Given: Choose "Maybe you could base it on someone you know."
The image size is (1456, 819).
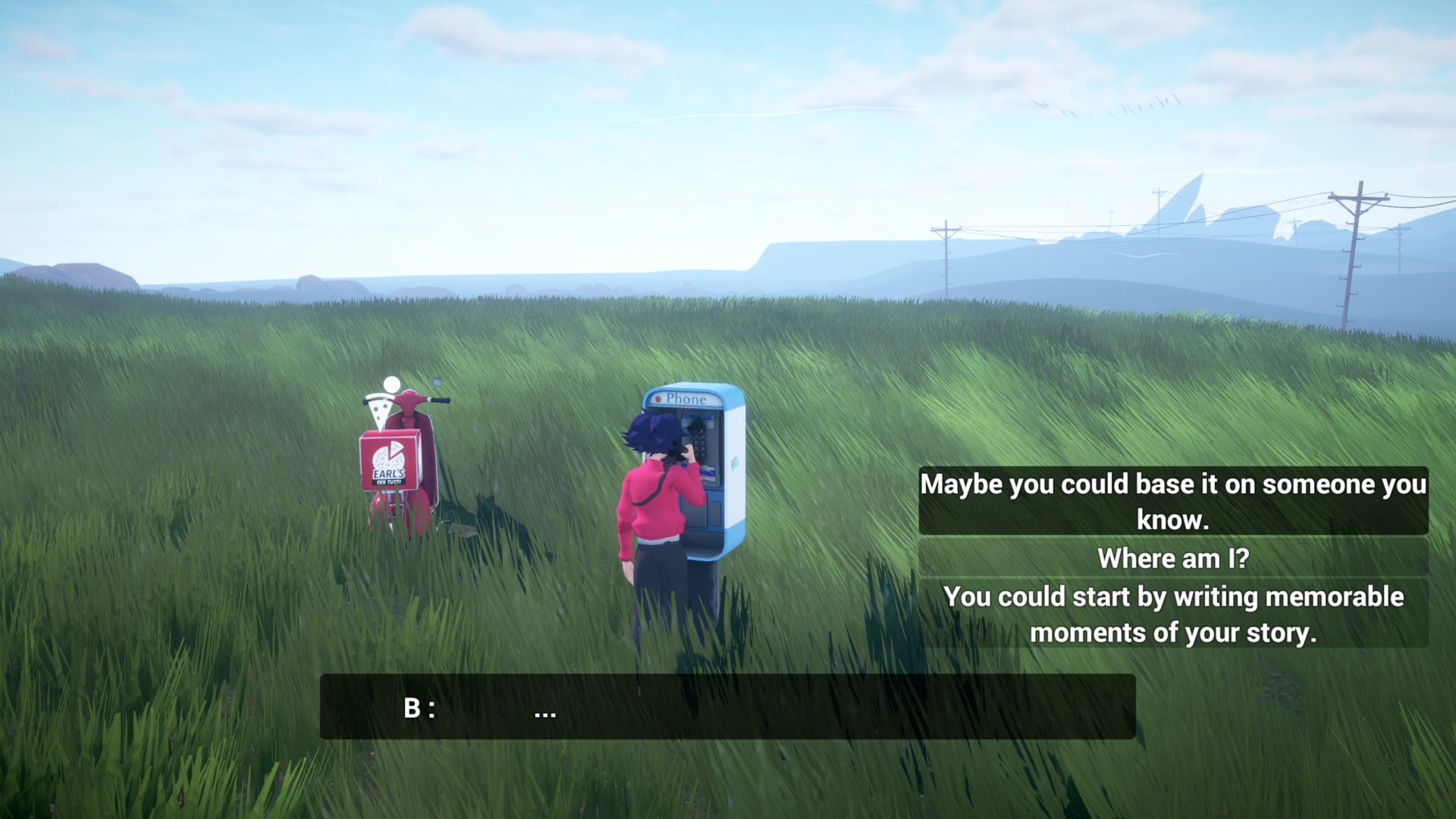Looking at the screenshot, I should tap(1172, 501).
